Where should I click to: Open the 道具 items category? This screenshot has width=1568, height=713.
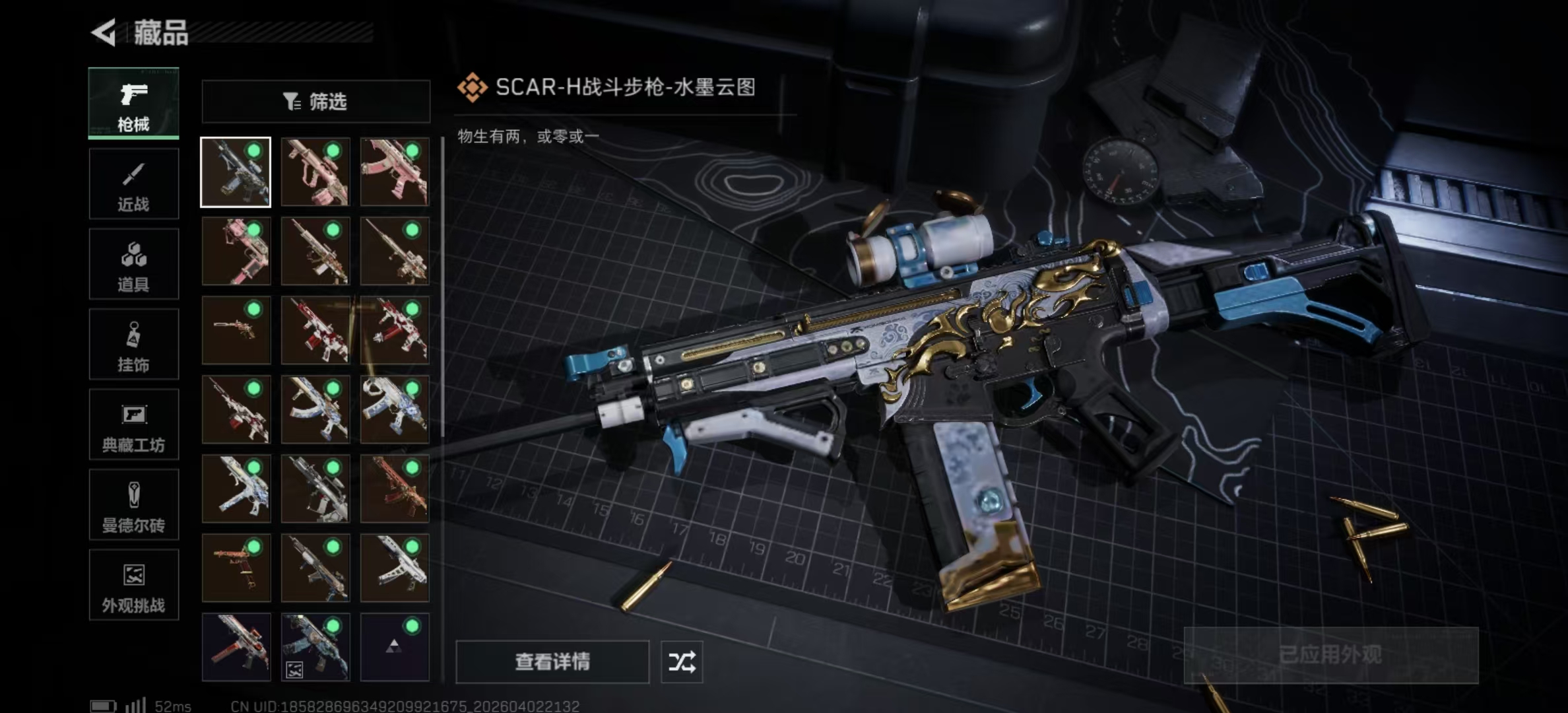coord(134,263)
